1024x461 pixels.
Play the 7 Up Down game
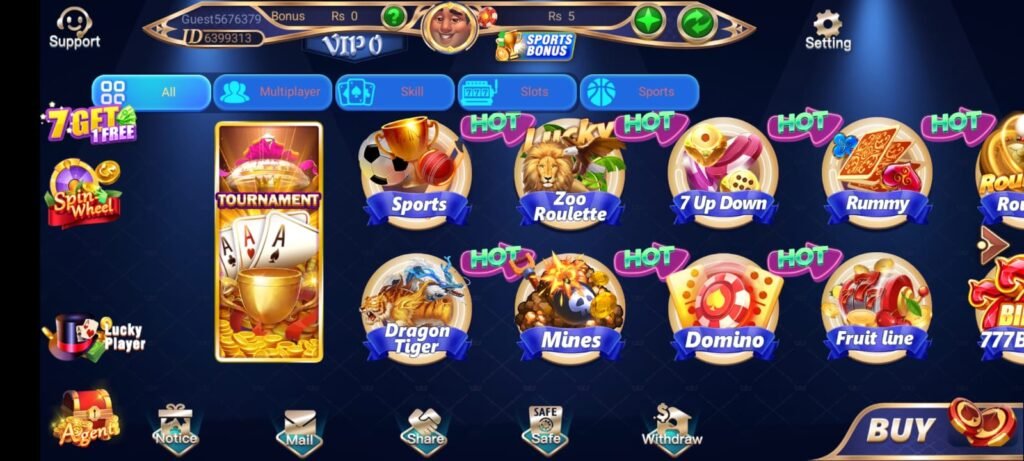tap(722, 177)
